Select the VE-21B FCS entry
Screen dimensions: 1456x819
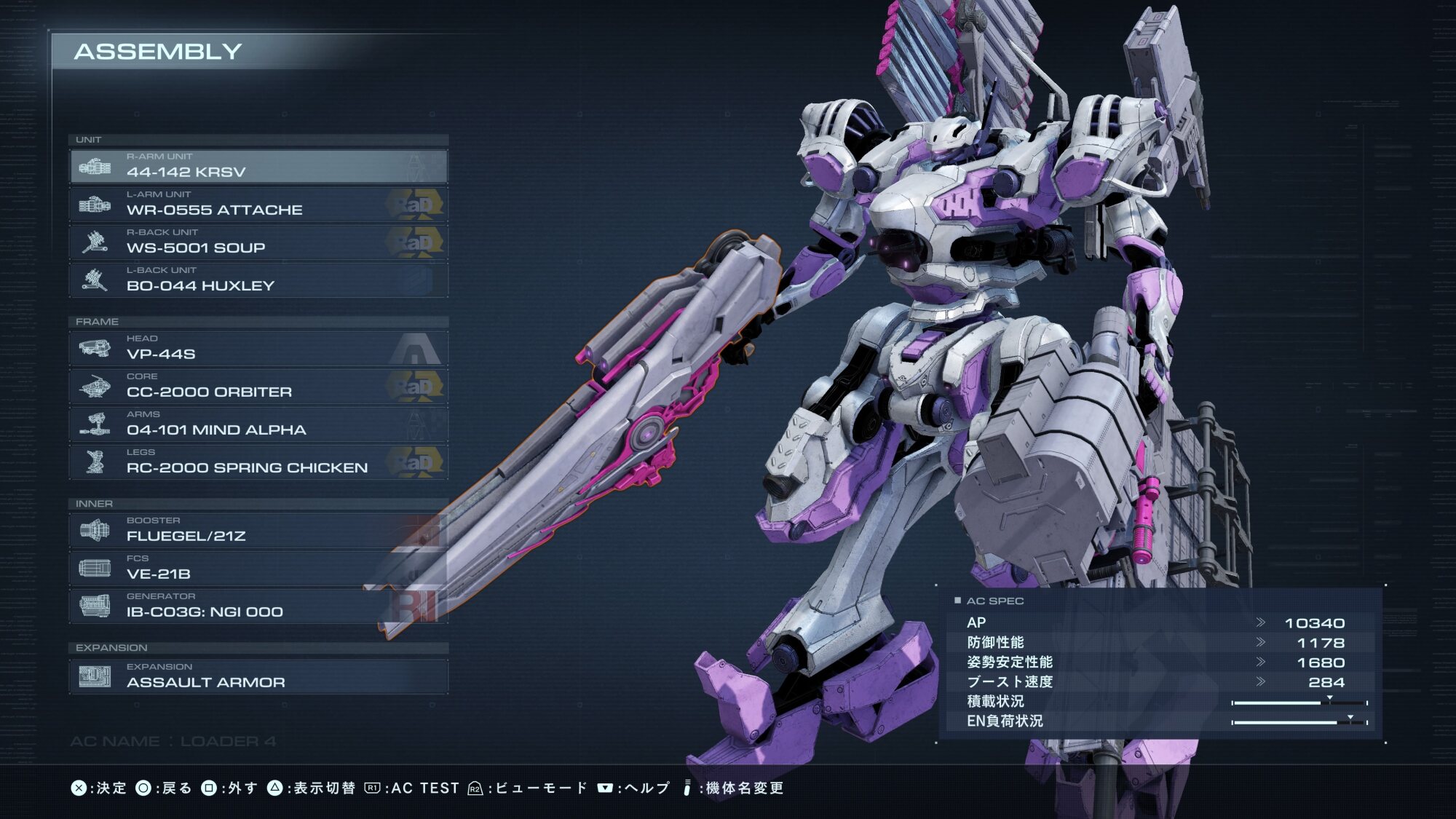click(258, 569)
